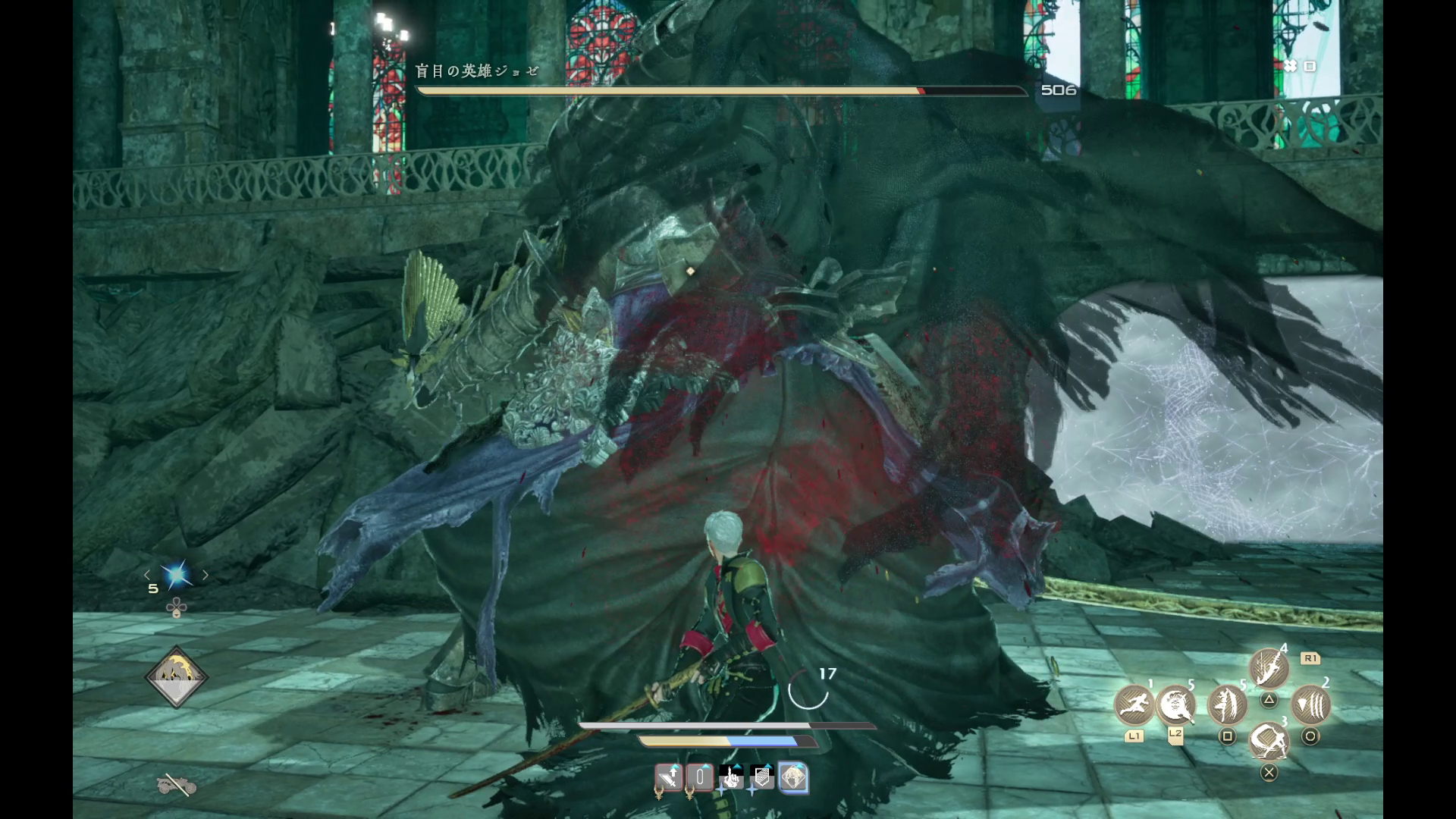Click the diamond character portrait gauge
The height and width of the screenshot is (819, 1456).
pyautogui.click(x=177, y=677)
